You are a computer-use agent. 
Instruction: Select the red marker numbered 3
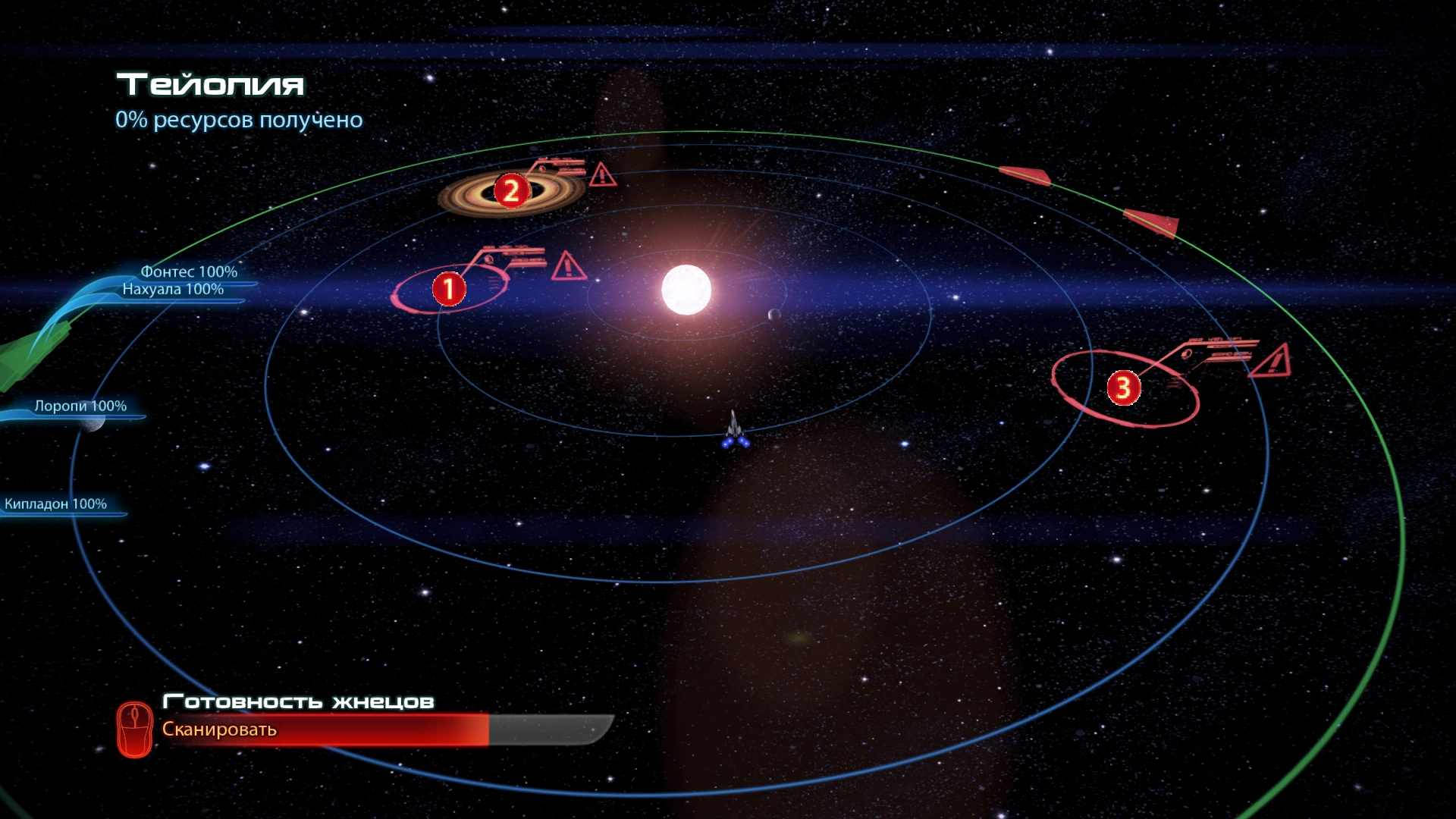(x=1123, y=388)
